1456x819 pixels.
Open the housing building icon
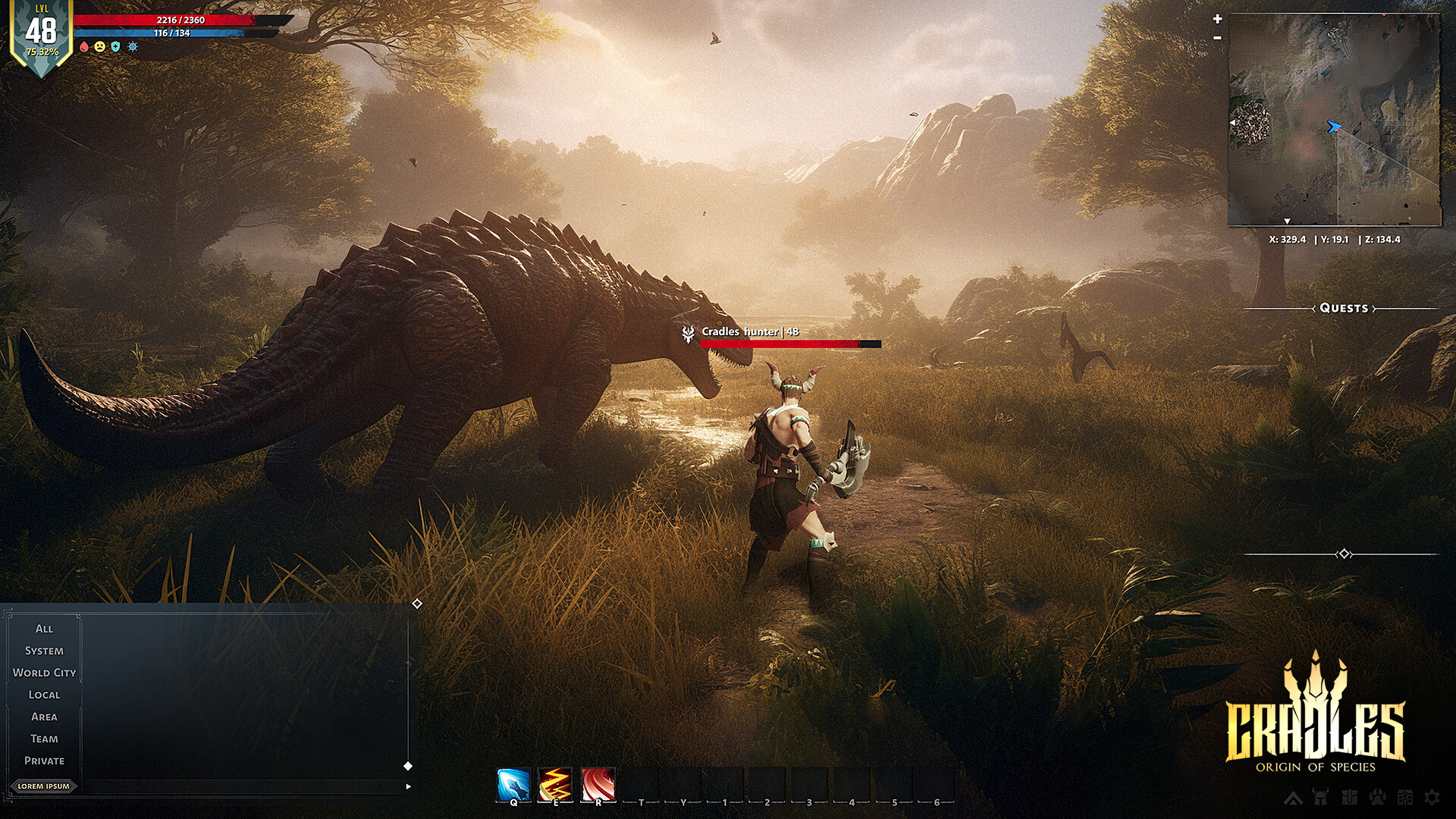click(x=1405, y=797)
